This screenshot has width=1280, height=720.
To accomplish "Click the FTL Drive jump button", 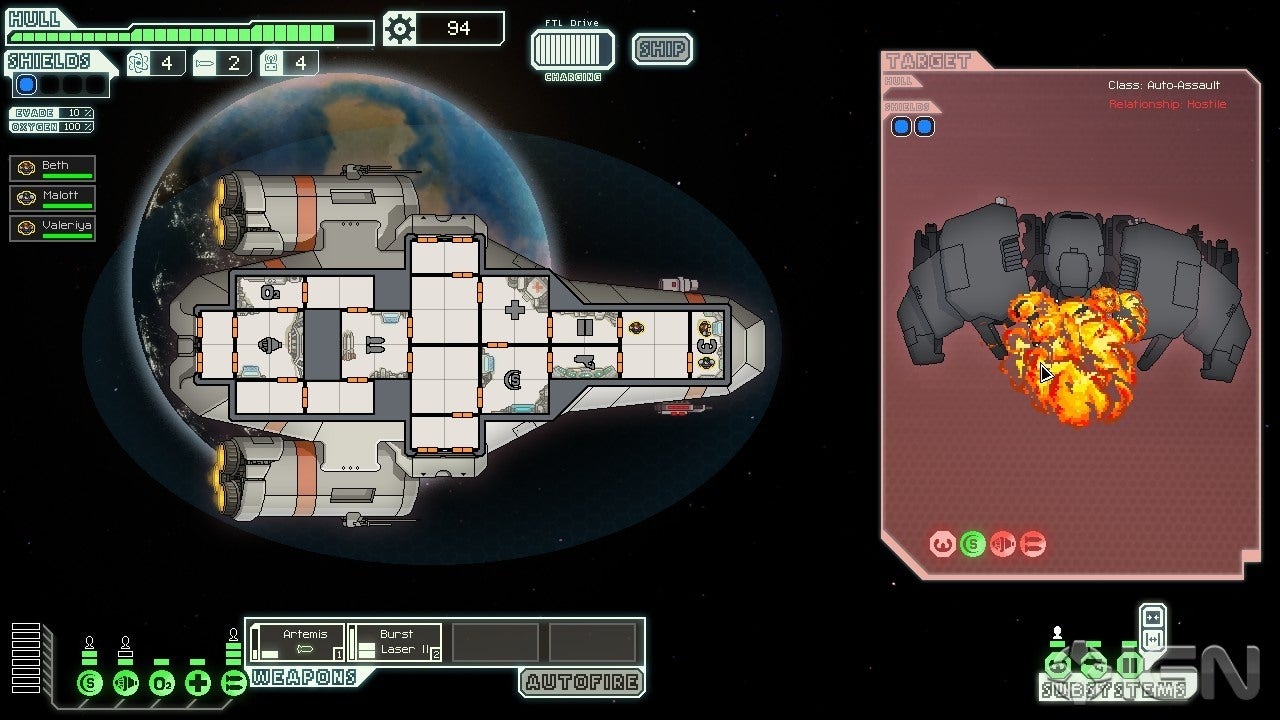I will click(x=572, y=49).
